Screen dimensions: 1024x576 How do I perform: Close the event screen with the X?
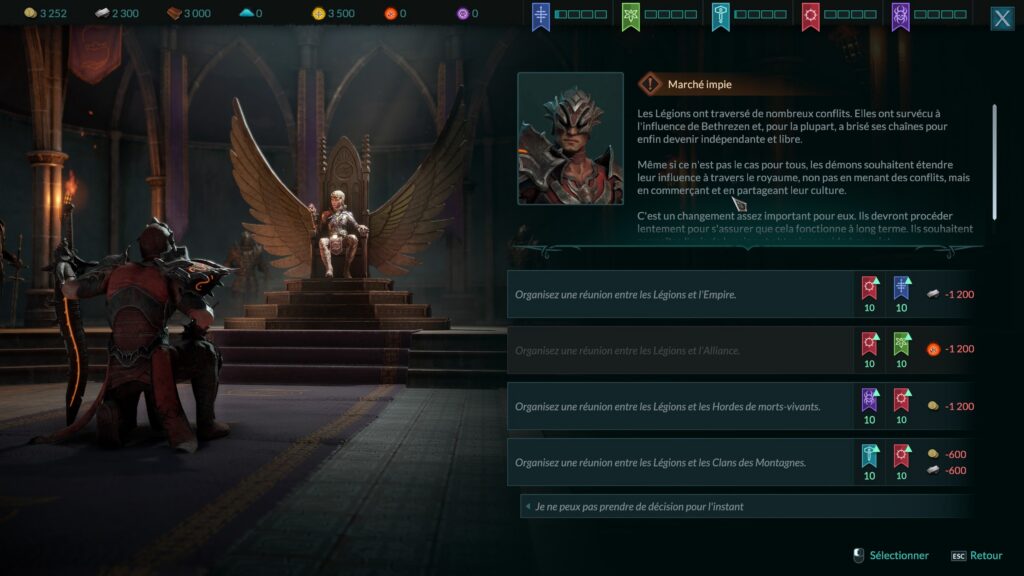pyautogui.click(x=1001, y=19)
